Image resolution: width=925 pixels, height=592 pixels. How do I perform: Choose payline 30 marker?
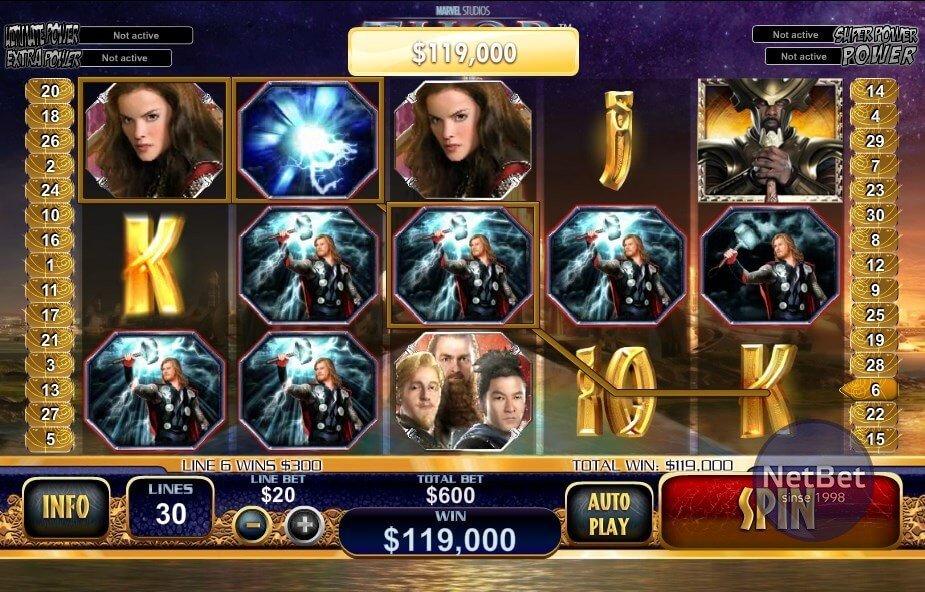click(876, 215)
